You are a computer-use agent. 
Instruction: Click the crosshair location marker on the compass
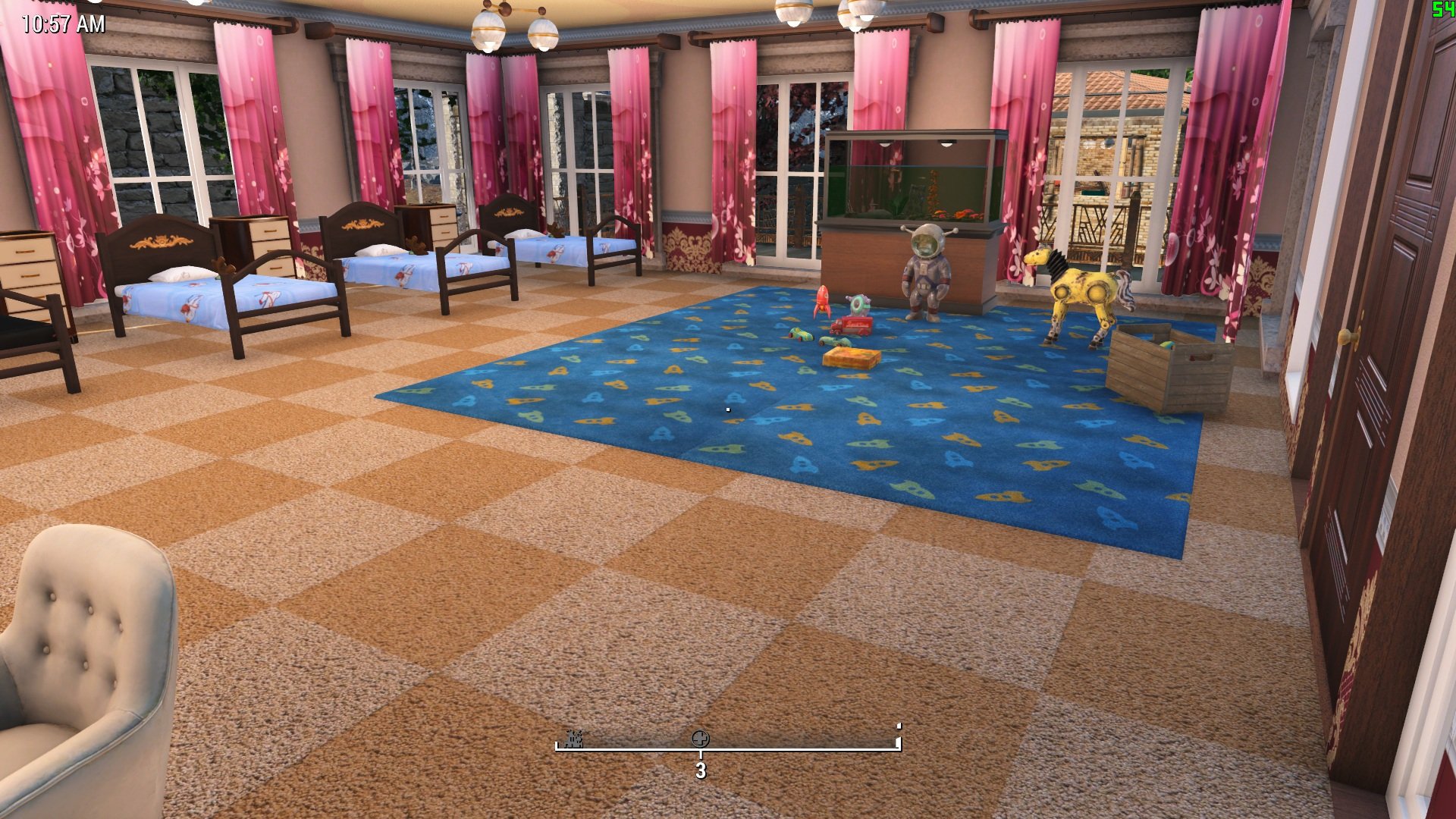coord(700,739)
